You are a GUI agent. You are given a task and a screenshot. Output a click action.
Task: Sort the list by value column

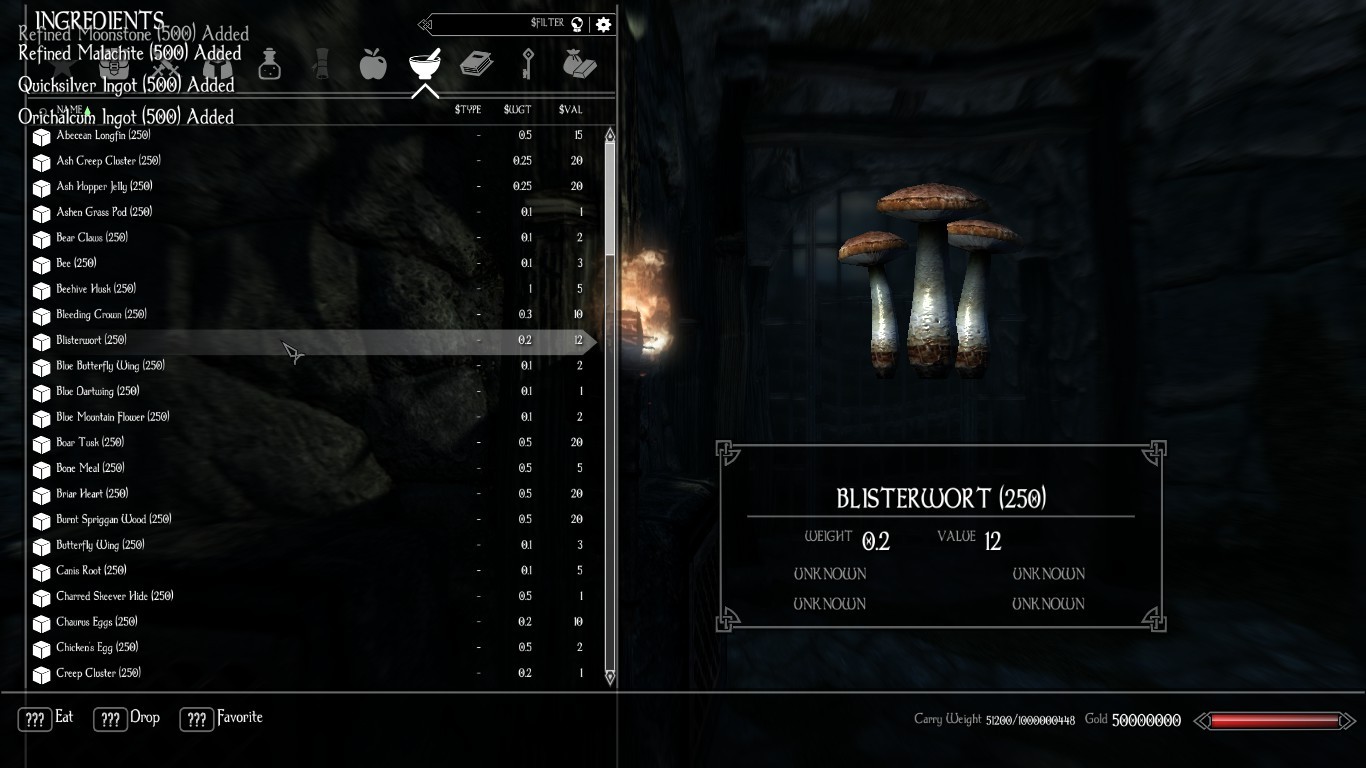[x=570, y=110]
